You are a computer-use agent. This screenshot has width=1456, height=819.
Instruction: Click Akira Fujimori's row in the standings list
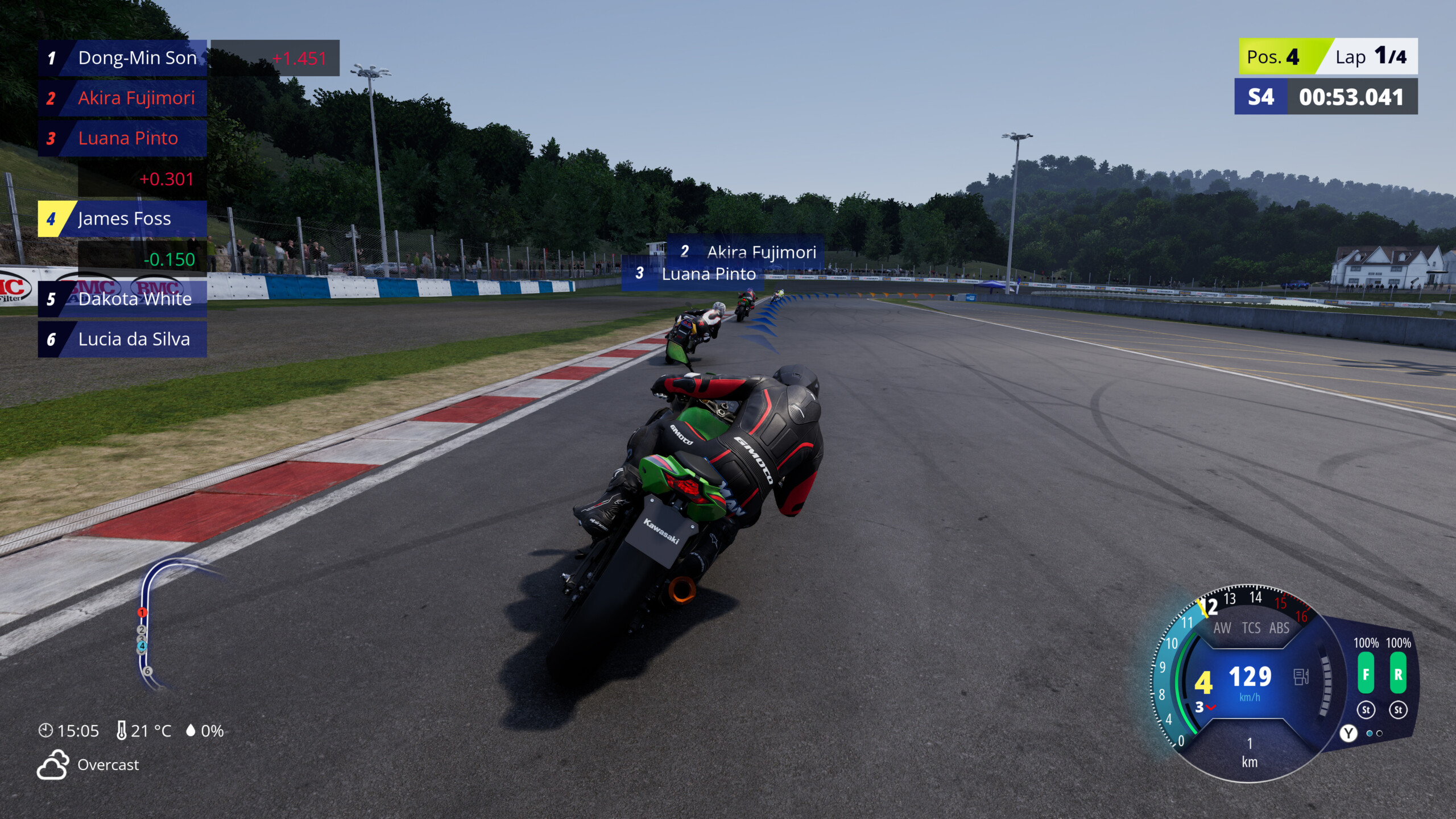pos(123,98)
